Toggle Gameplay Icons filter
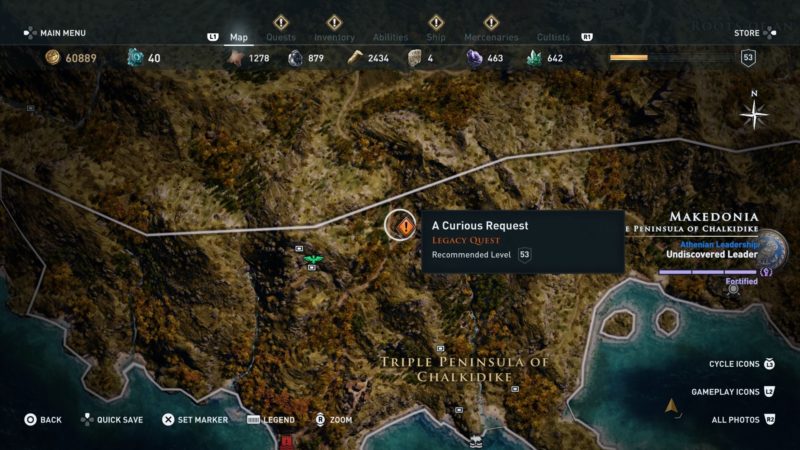Viewport: 800px width, 450px height. [726, 392]
